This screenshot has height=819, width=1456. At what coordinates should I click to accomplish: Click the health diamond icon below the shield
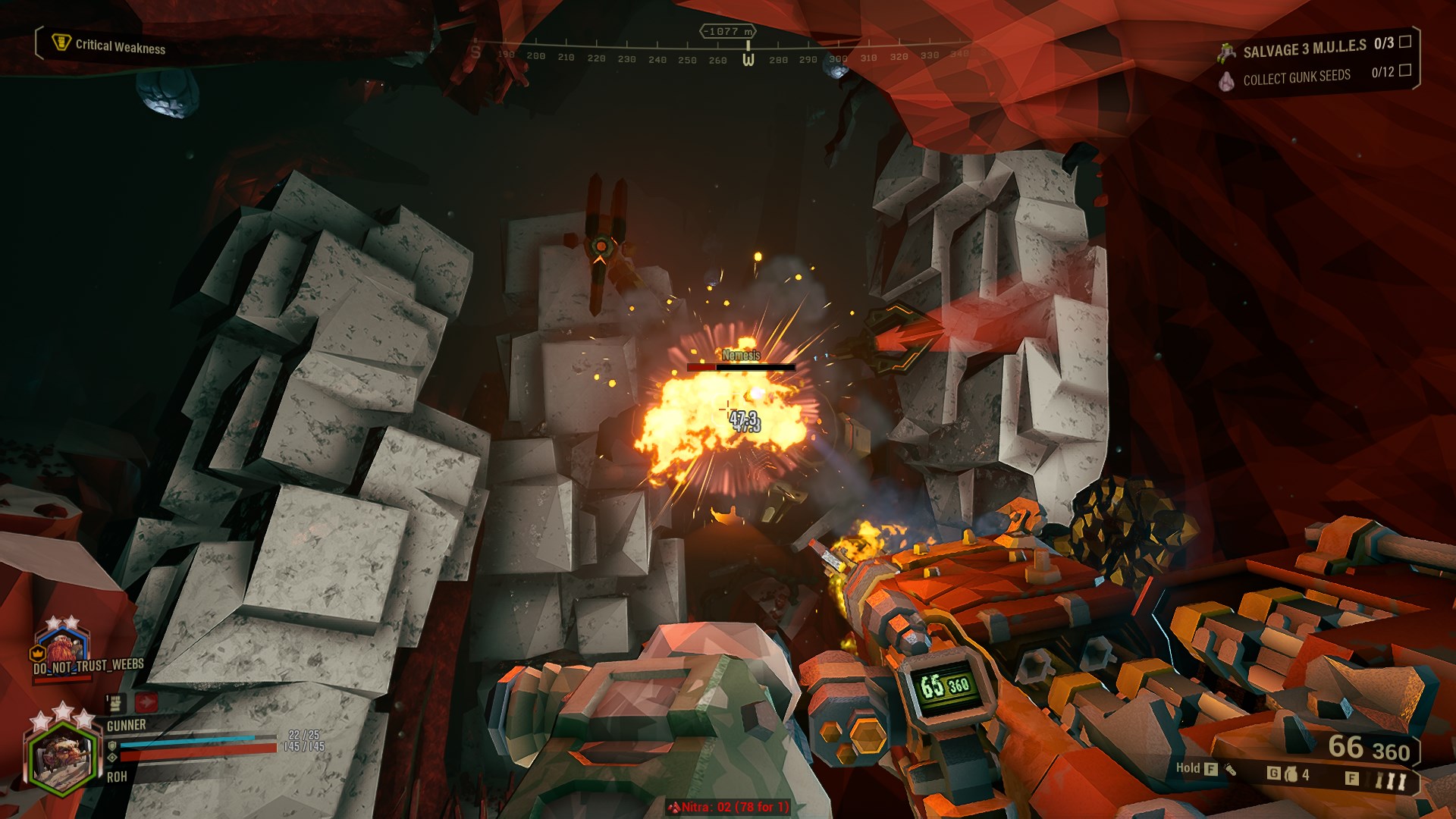point(112,758)
